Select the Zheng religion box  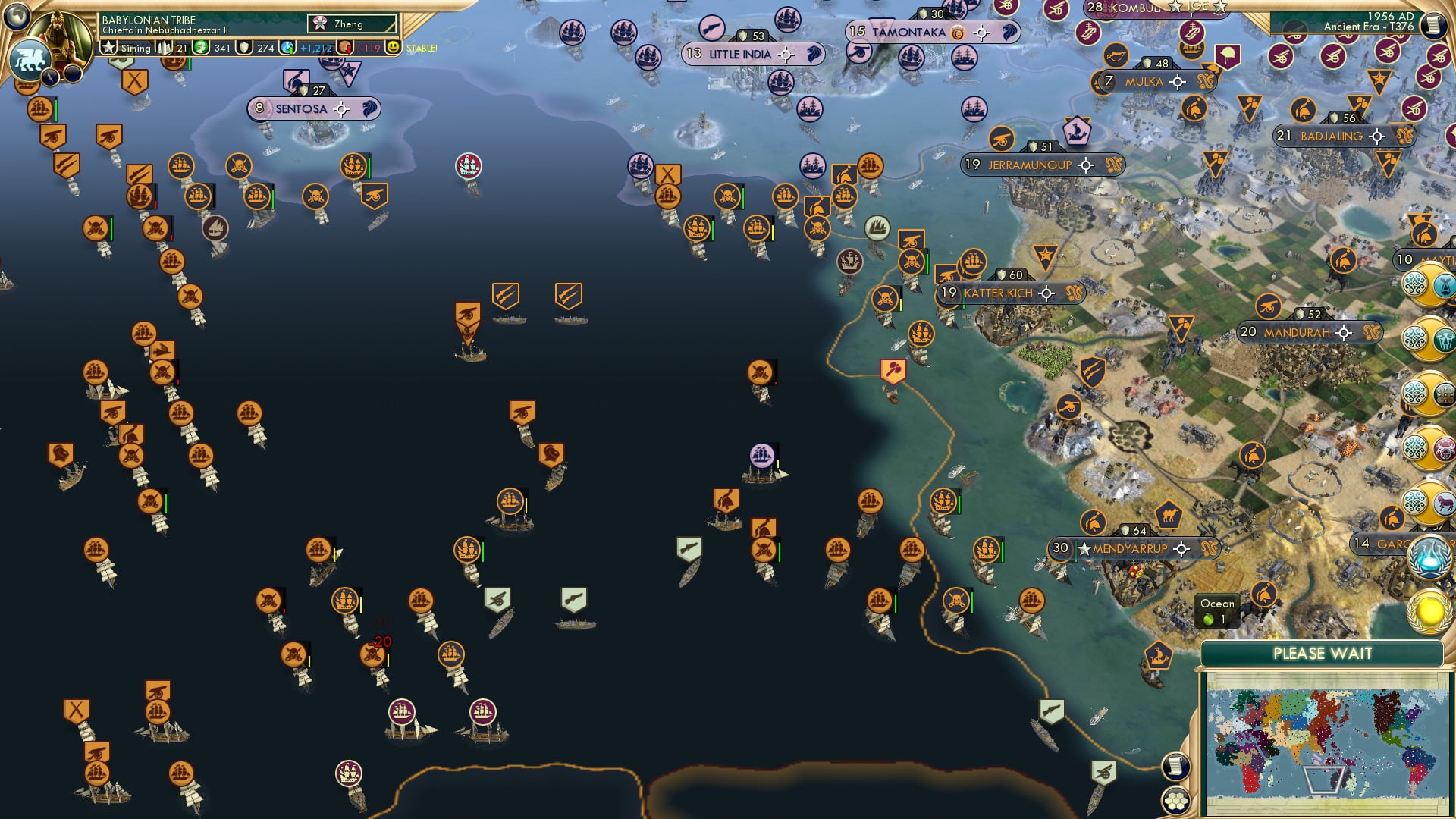[x=353, y=24]
